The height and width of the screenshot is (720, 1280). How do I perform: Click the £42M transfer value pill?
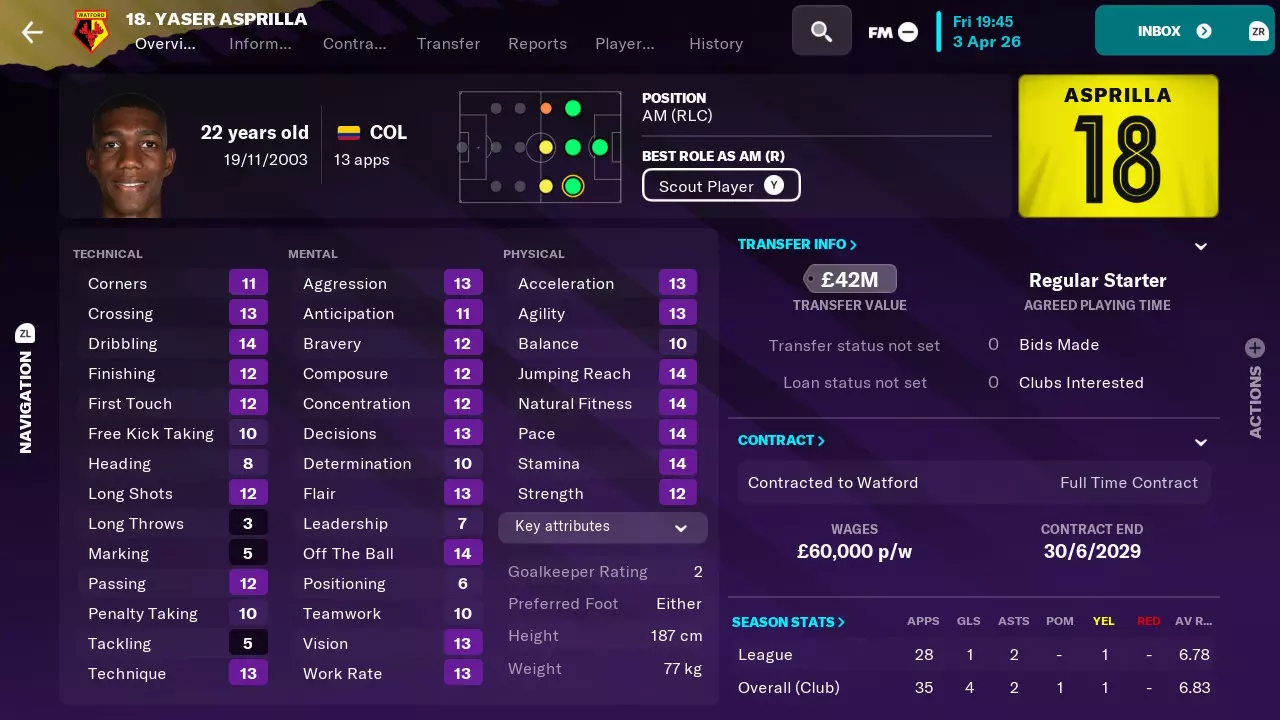pos(849,279)
